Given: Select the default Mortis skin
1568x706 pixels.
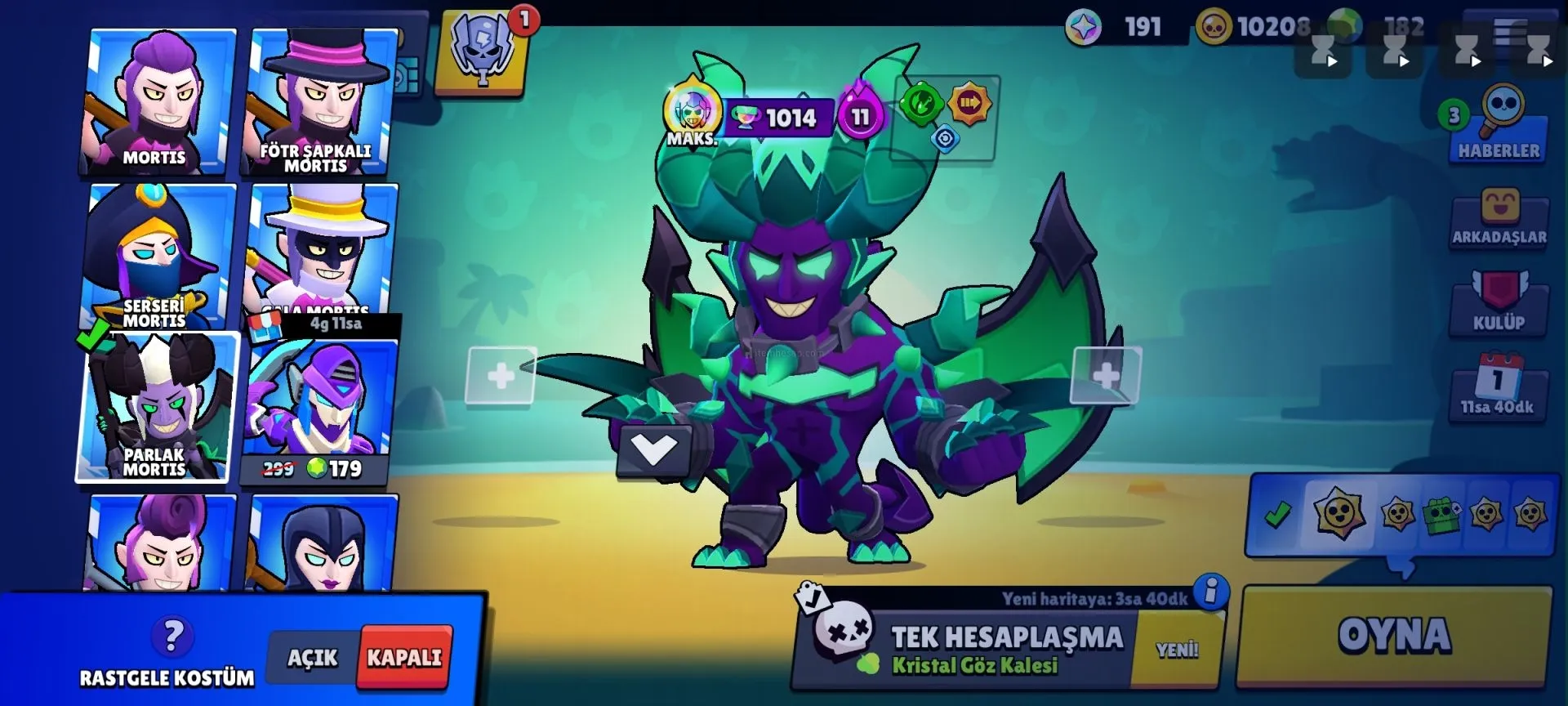Looking at the screenshot, I should pos(158,101).
